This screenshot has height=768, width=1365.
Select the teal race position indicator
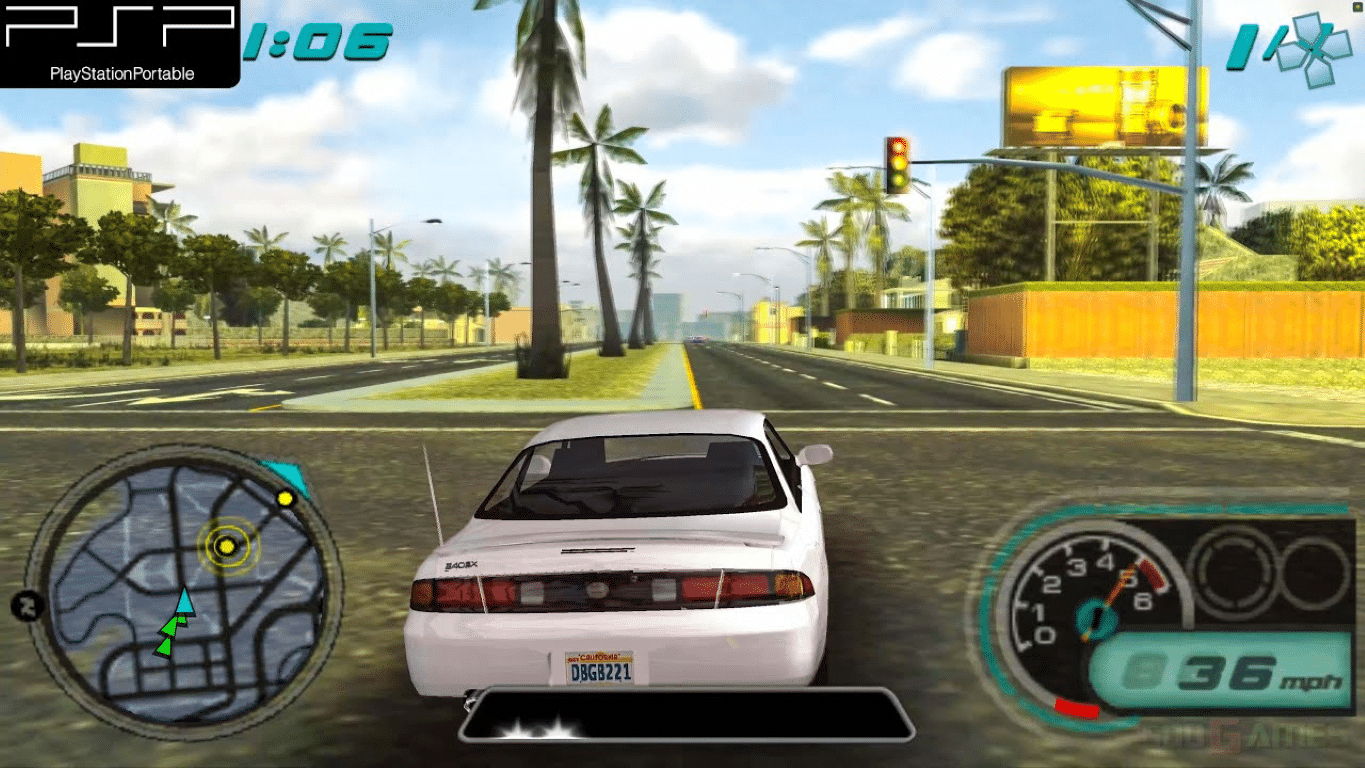1240,45
